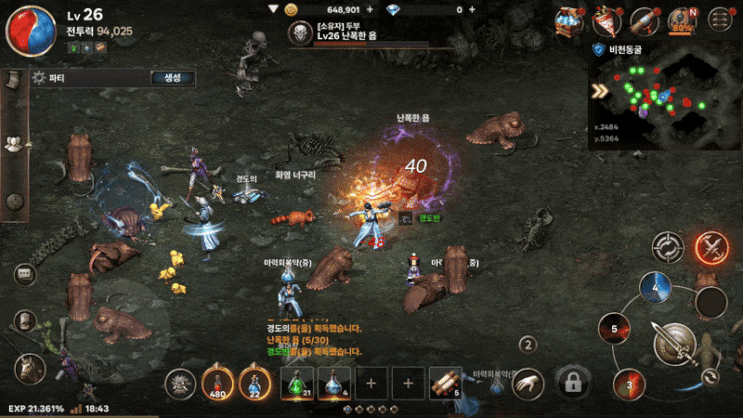Open the hamburger main menu
The height and width of the screenshot is (418, 743).
(x=719, y=19)
